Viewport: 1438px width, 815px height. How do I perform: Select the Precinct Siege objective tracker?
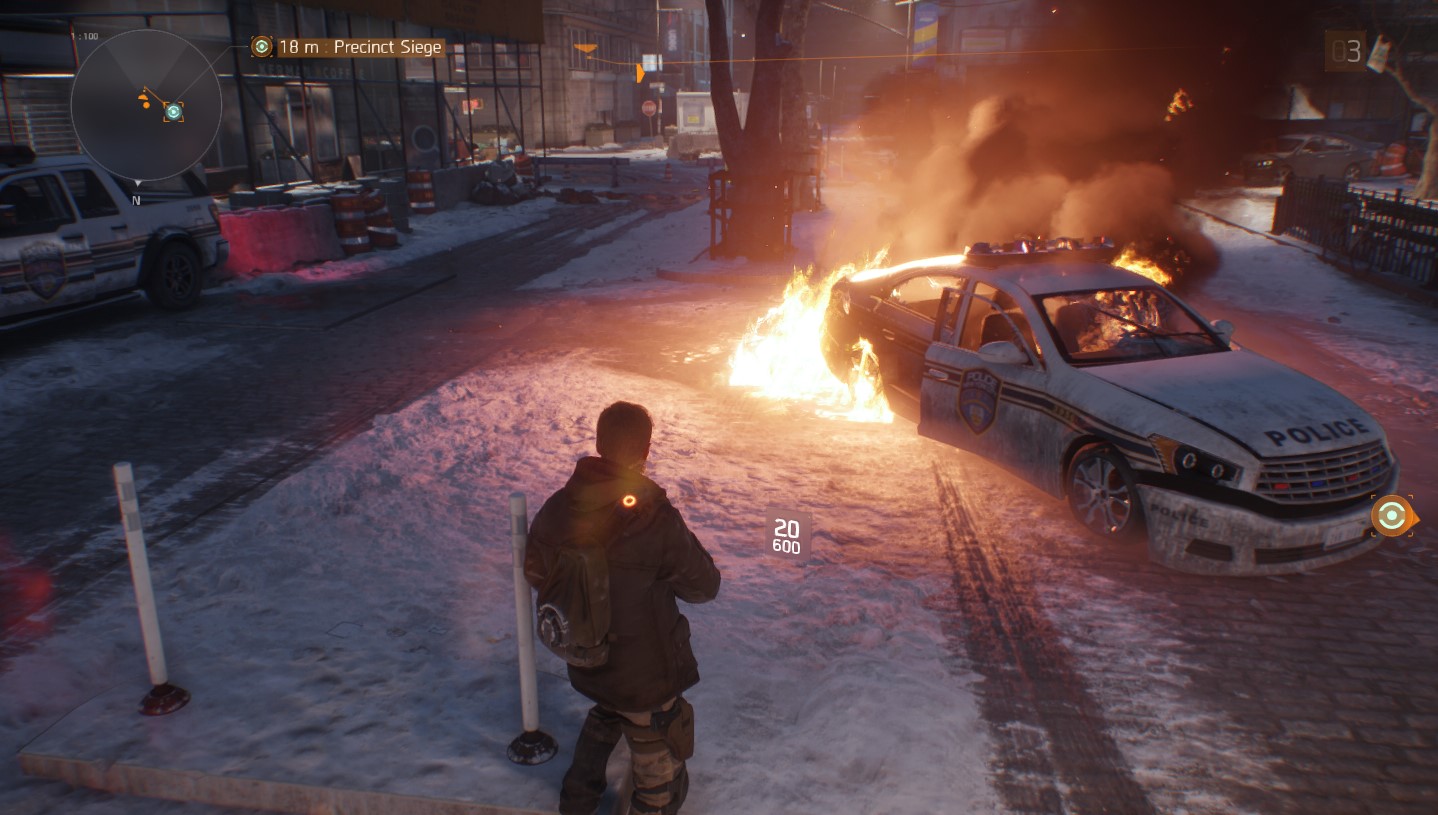coord(347,47)
